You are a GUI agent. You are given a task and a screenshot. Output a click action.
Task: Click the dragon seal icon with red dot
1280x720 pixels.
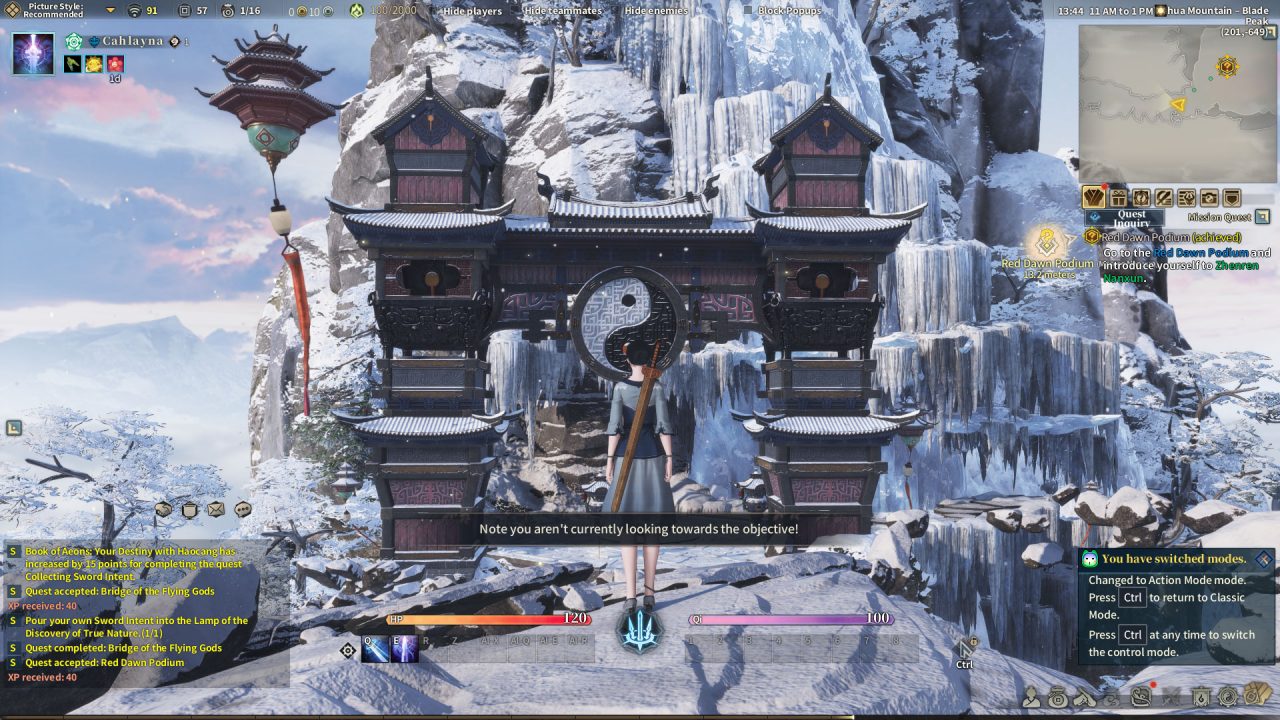point(1140,696)
